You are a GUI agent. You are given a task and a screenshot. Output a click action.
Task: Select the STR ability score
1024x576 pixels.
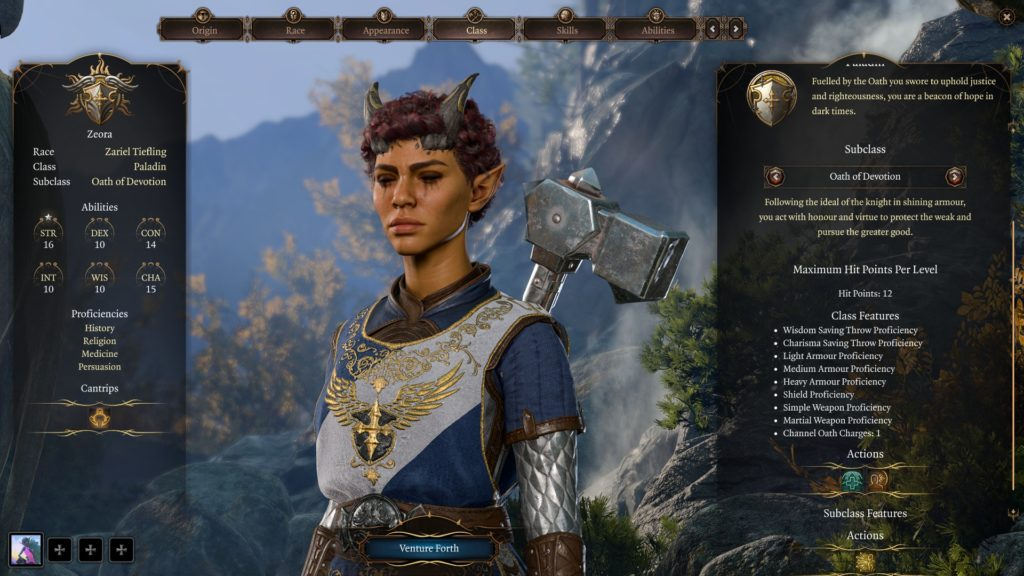click(x=49, y=236)
